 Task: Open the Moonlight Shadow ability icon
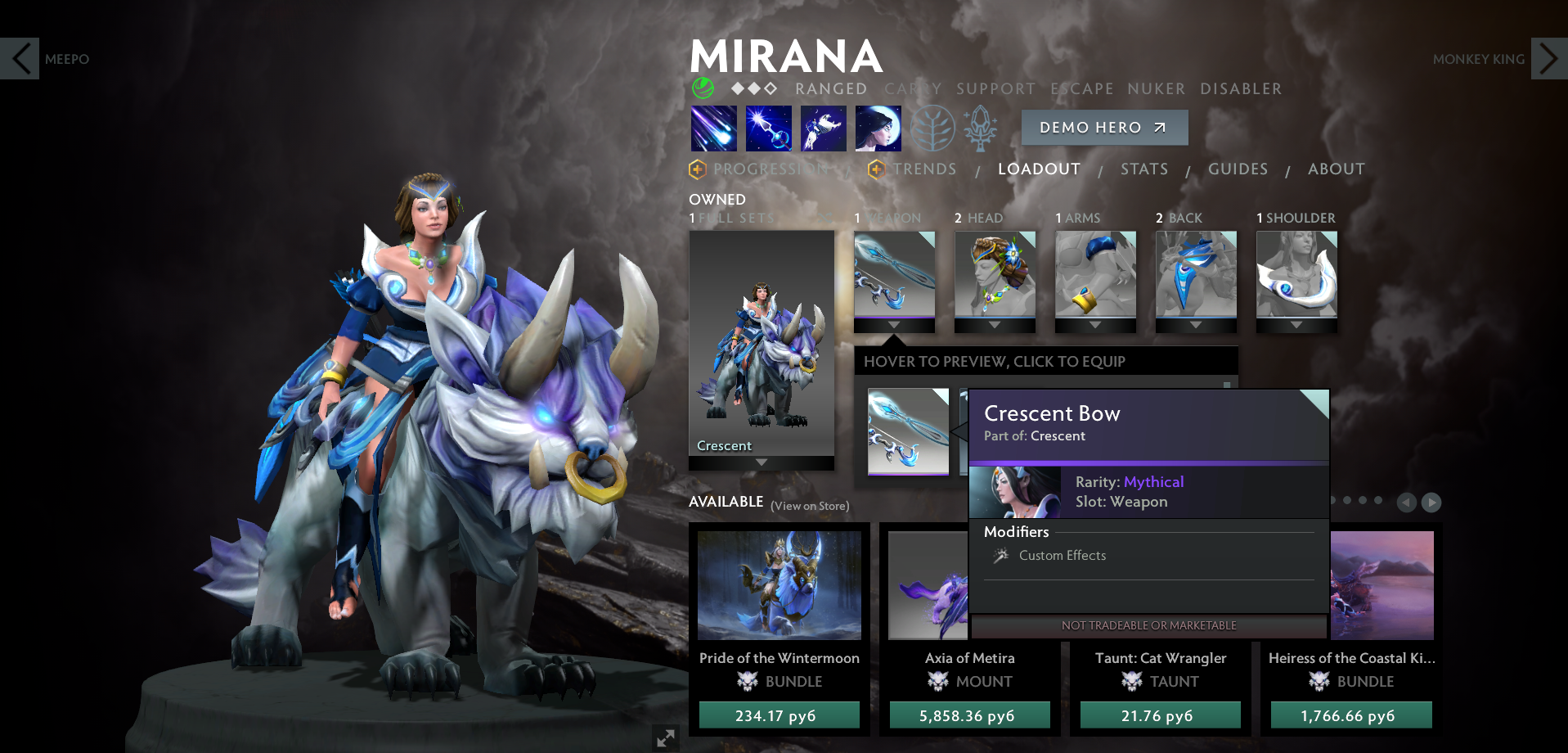[x=878, y=129]
